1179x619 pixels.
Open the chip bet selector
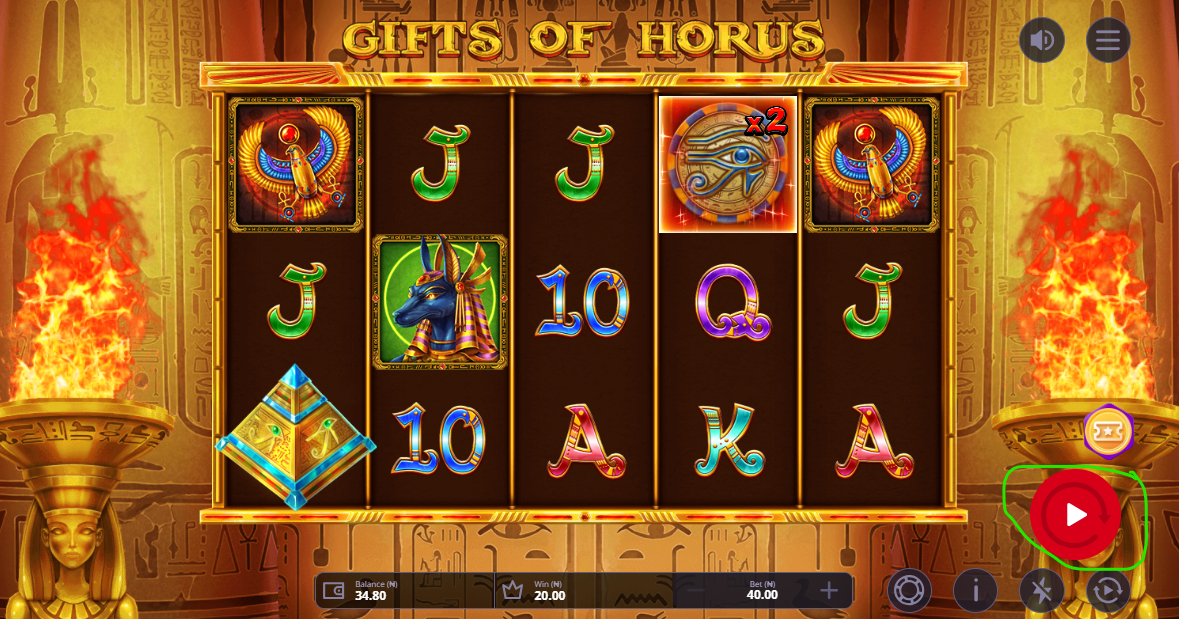[x=909, y=591]
